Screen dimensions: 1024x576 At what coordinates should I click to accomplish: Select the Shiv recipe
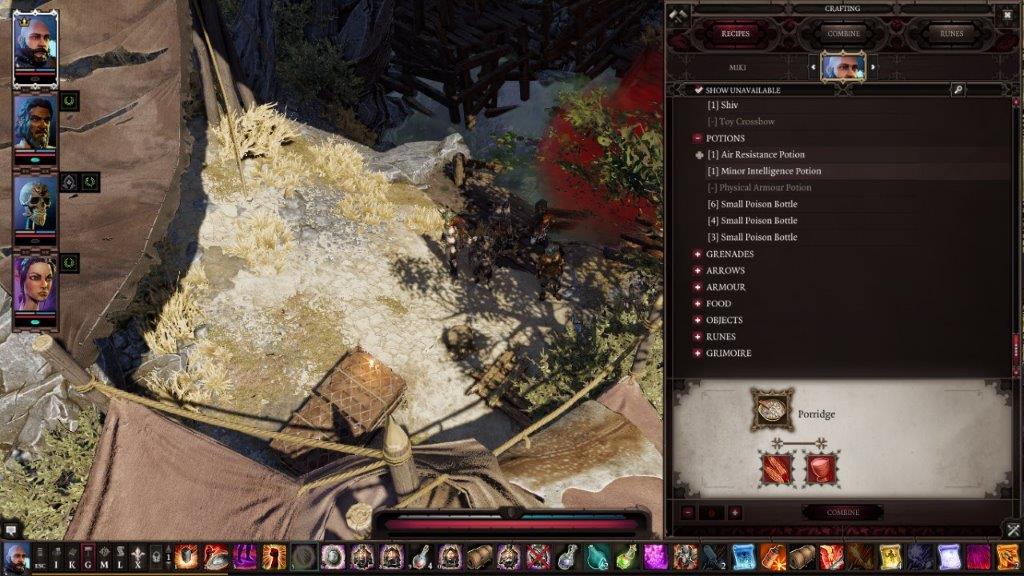(723, 105)
